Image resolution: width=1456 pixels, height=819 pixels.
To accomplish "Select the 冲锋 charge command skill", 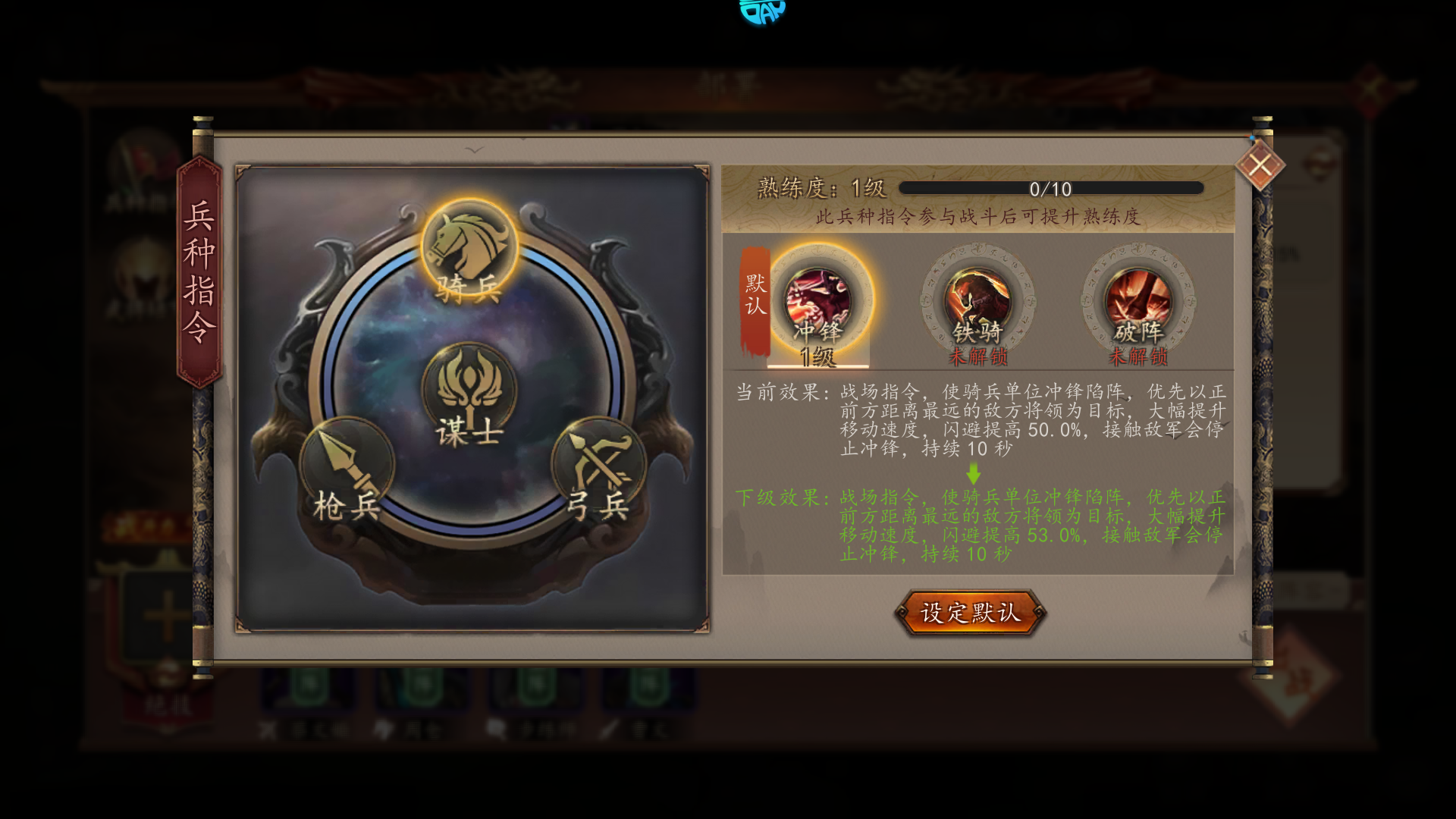I will point(817,303).
